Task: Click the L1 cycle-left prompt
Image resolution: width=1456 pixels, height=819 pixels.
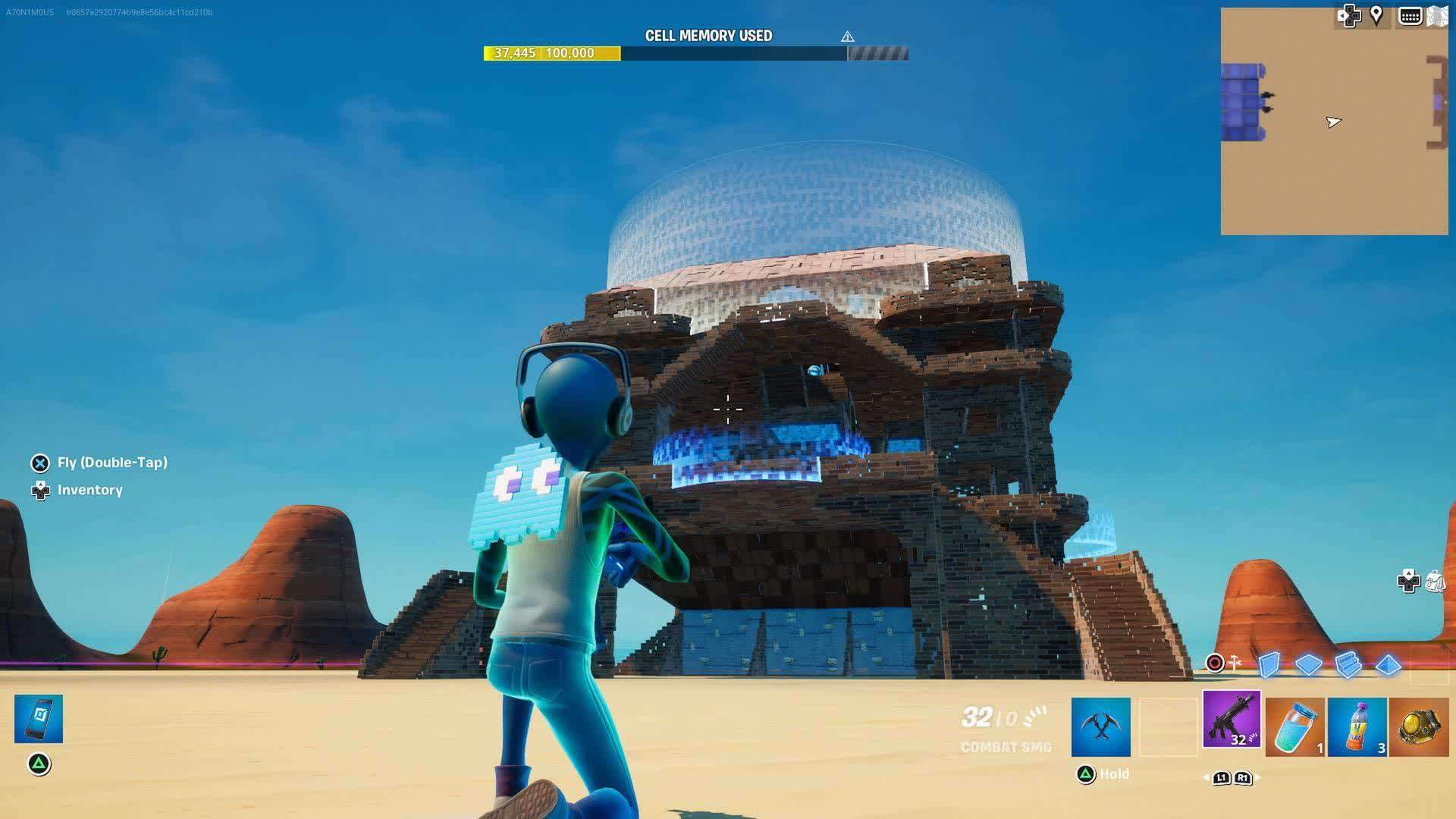Action: [1222, 779]
